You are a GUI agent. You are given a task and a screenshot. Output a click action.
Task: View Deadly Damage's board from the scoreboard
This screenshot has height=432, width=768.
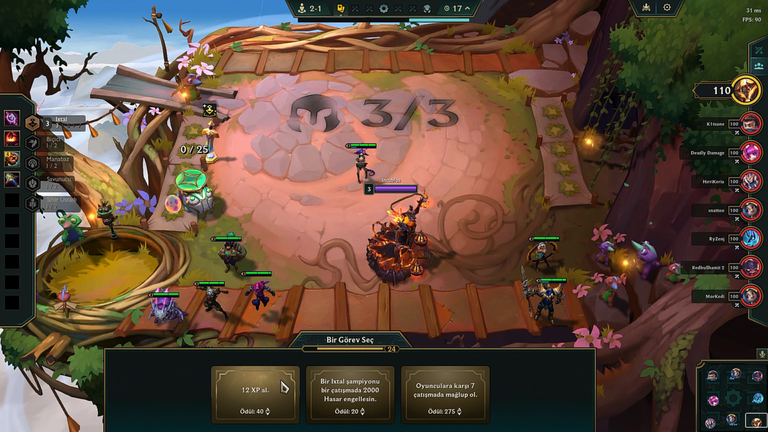pos(751,153)
